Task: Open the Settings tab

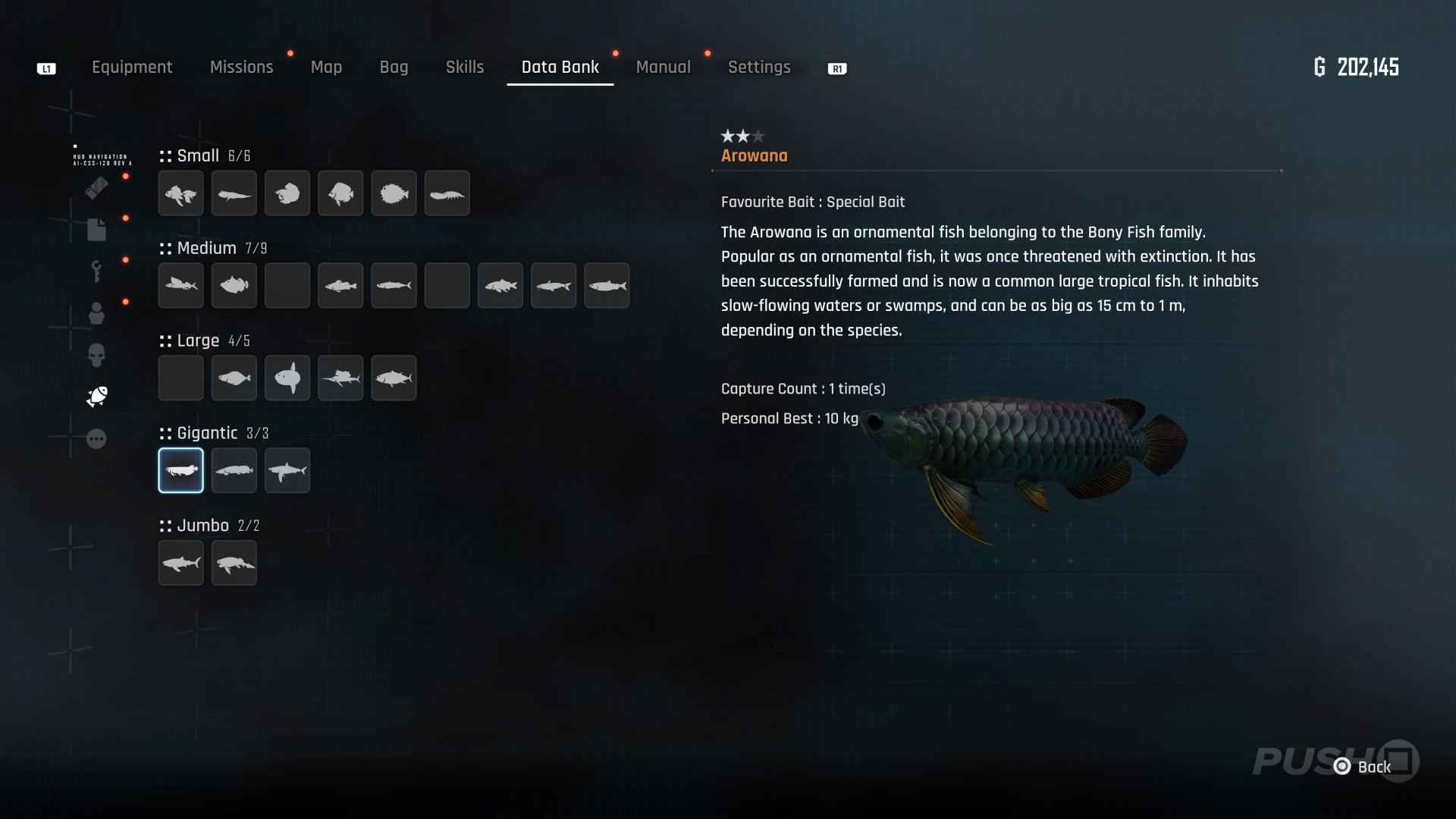Action: (759, 67)
